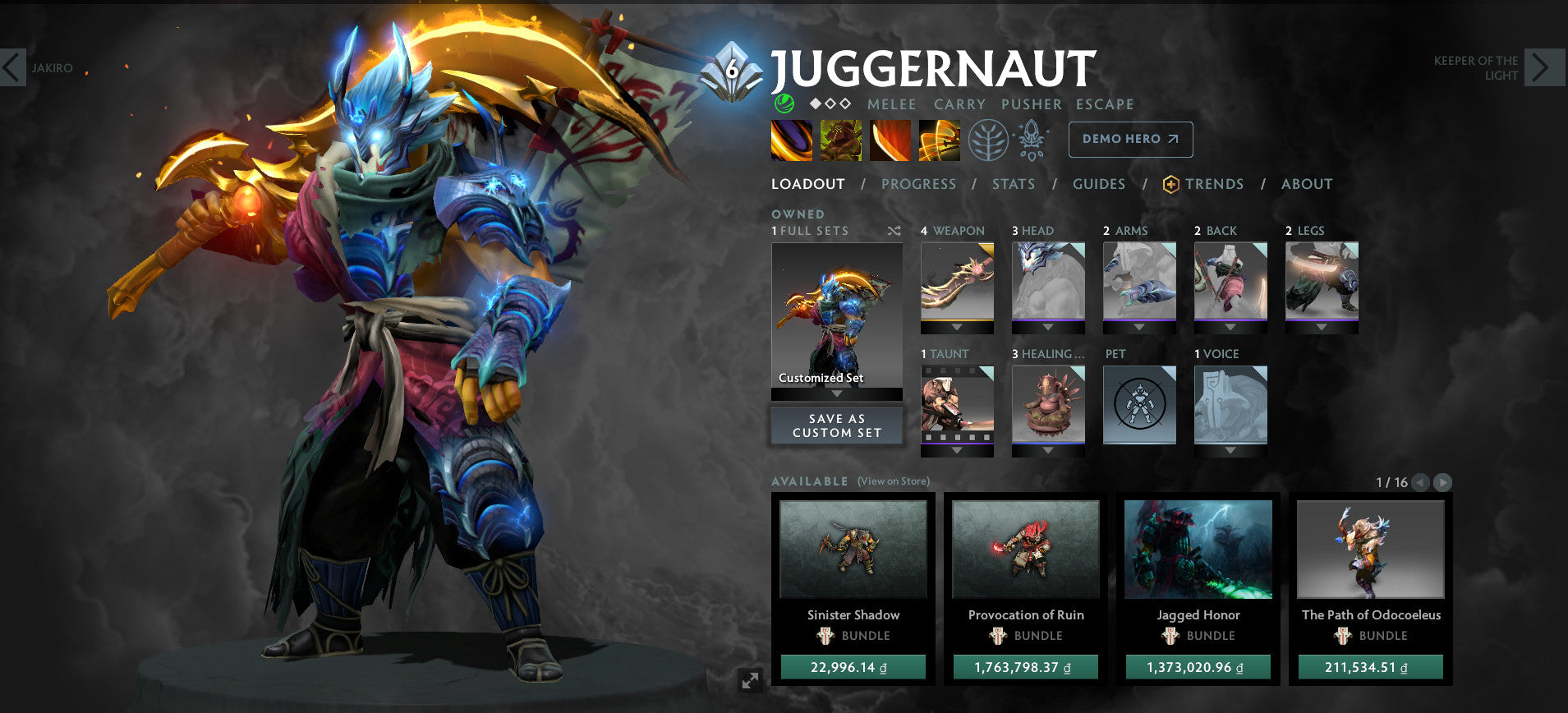This screenshot has height=713, width=1568.
Task: Click the Demo Hero button
Action: (1129, 139)
